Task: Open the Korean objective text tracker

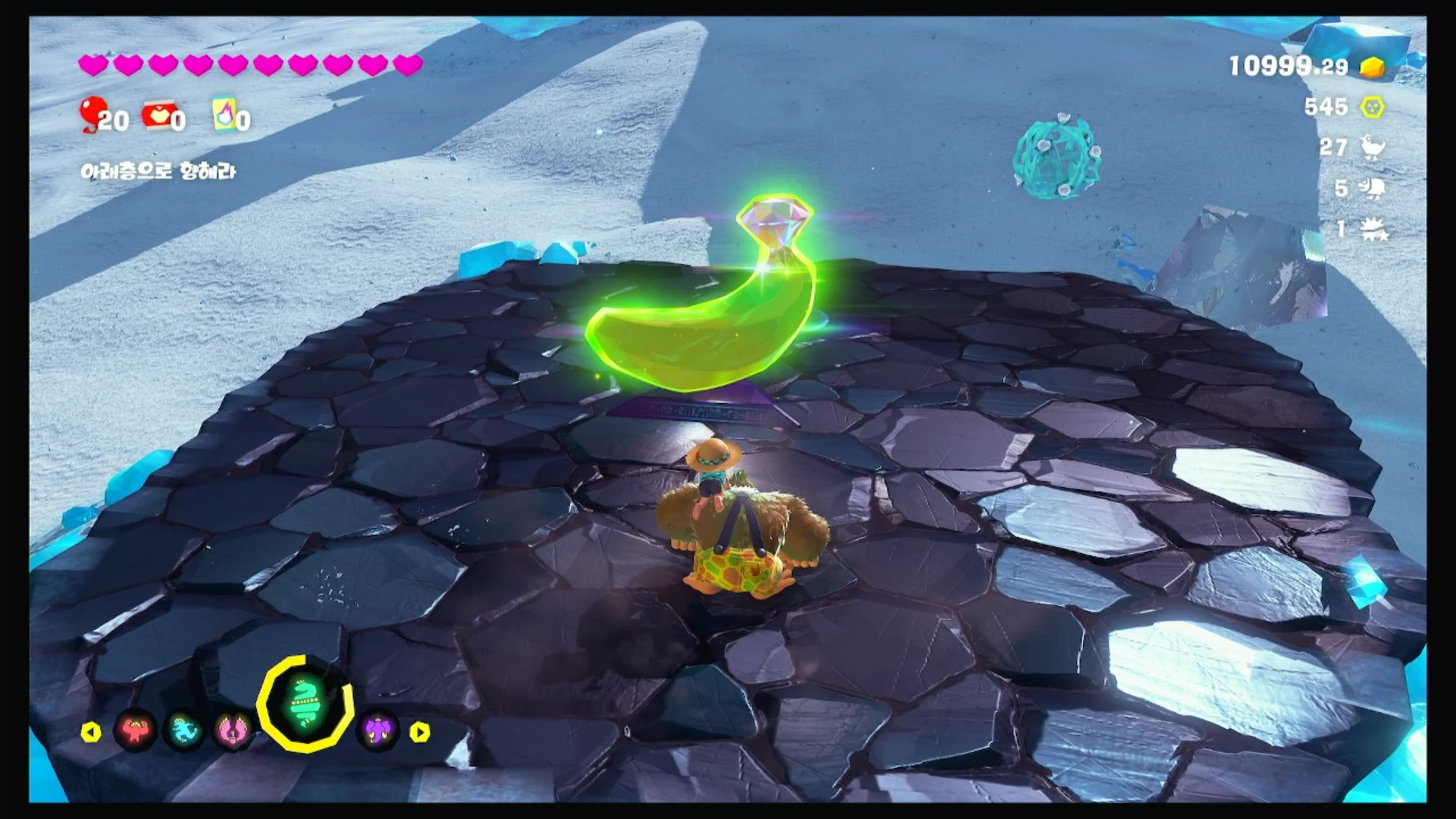Action: (158, 171)
